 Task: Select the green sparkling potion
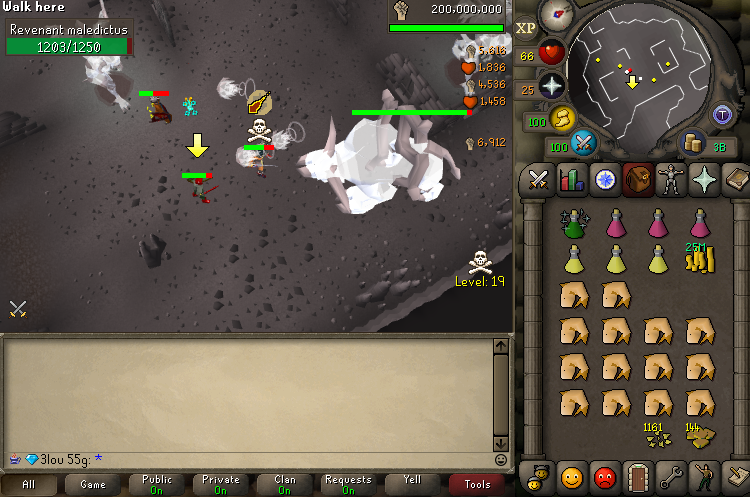pos(574,222)
